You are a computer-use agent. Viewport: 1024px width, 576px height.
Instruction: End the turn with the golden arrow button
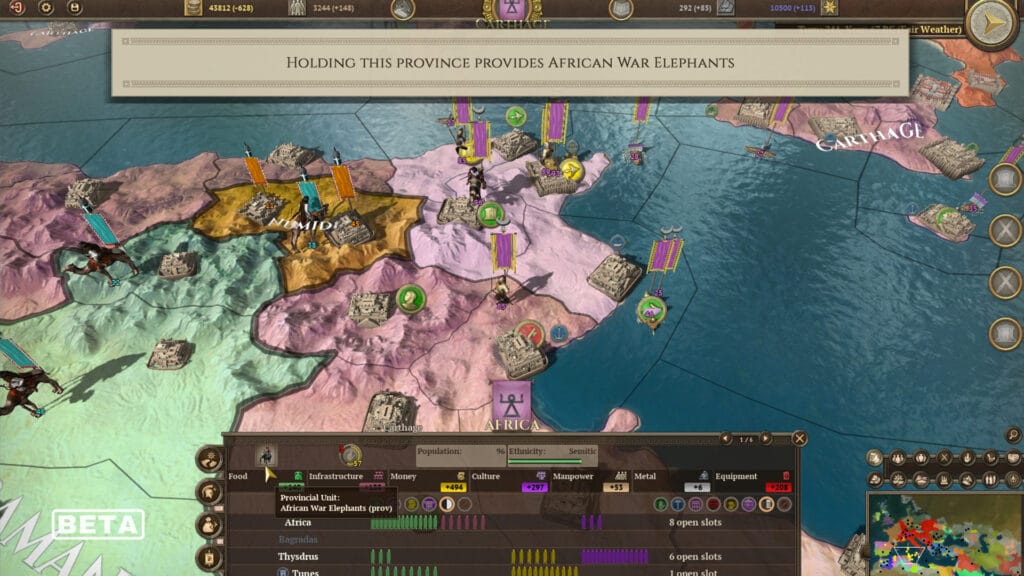tap(992, 20)
